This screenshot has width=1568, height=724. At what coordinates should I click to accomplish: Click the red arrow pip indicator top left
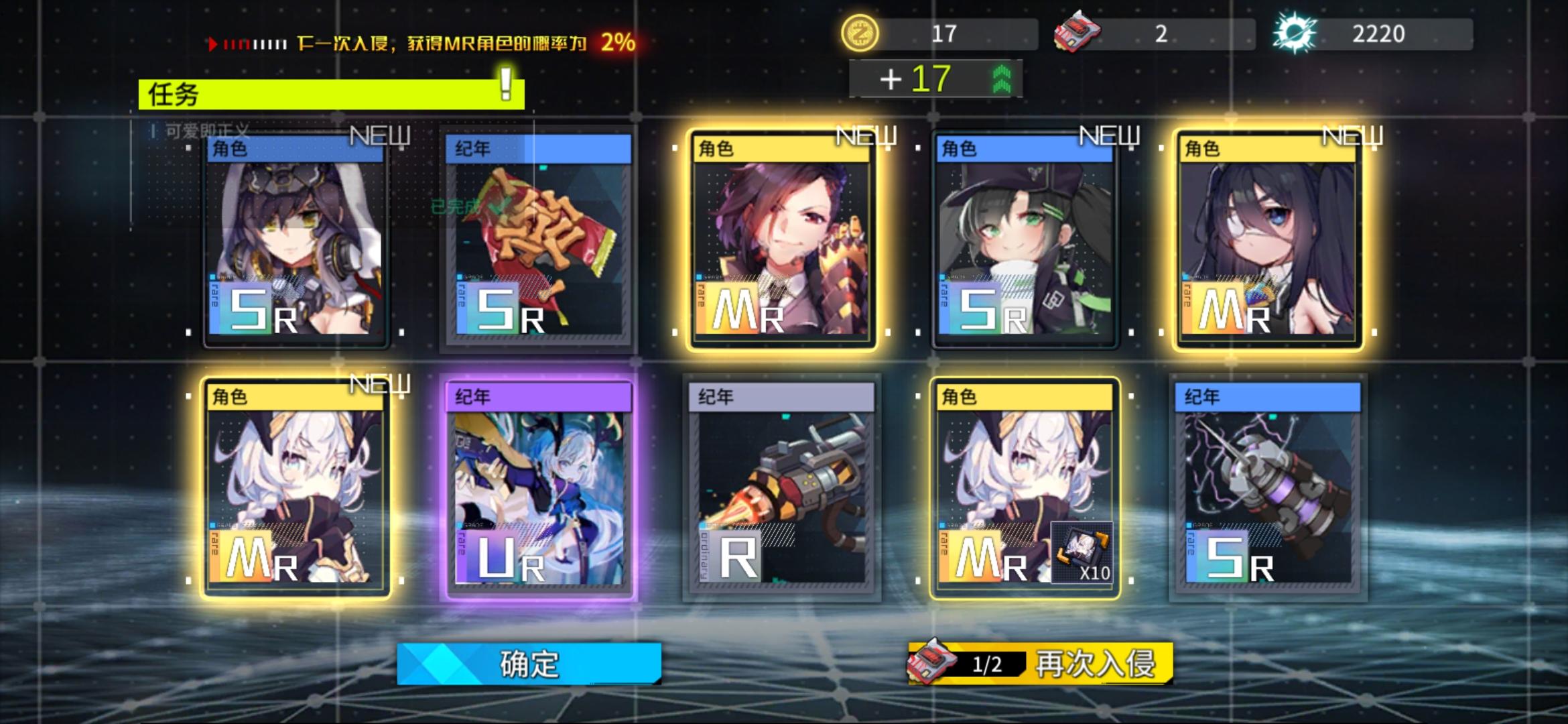(213, 43)
